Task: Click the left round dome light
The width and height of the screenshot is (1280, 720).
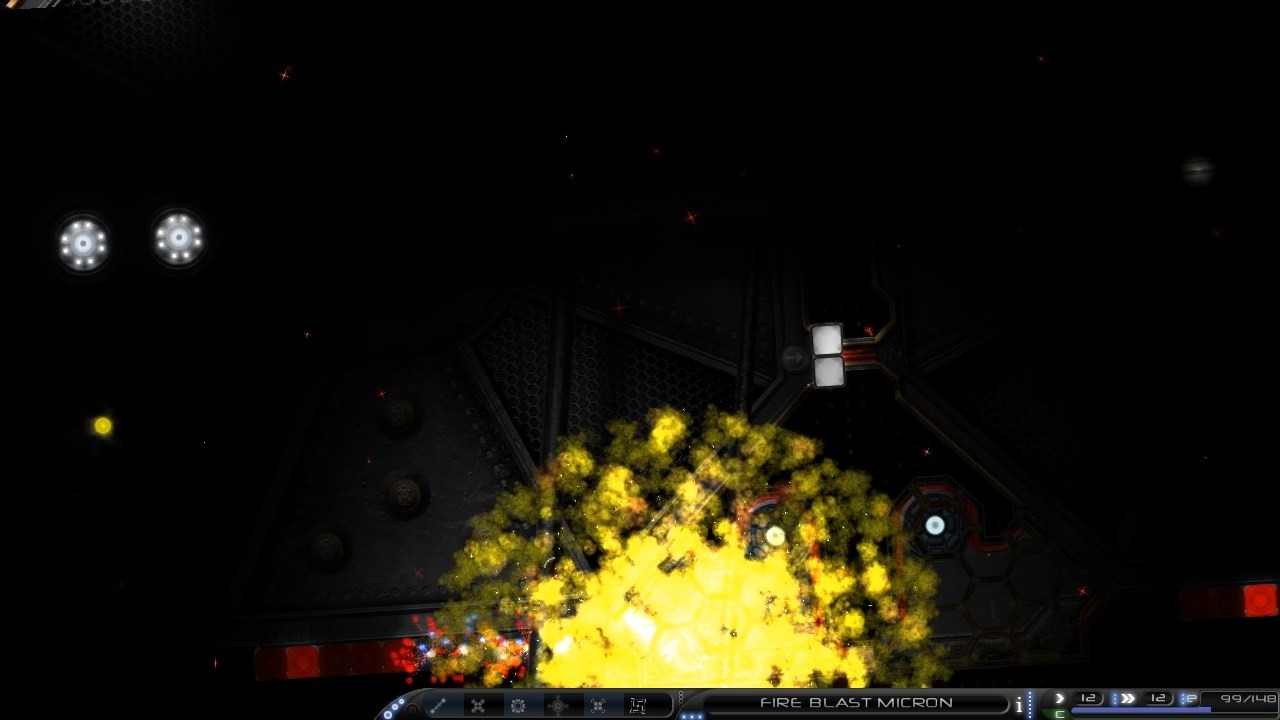Action: coord(83,243)
